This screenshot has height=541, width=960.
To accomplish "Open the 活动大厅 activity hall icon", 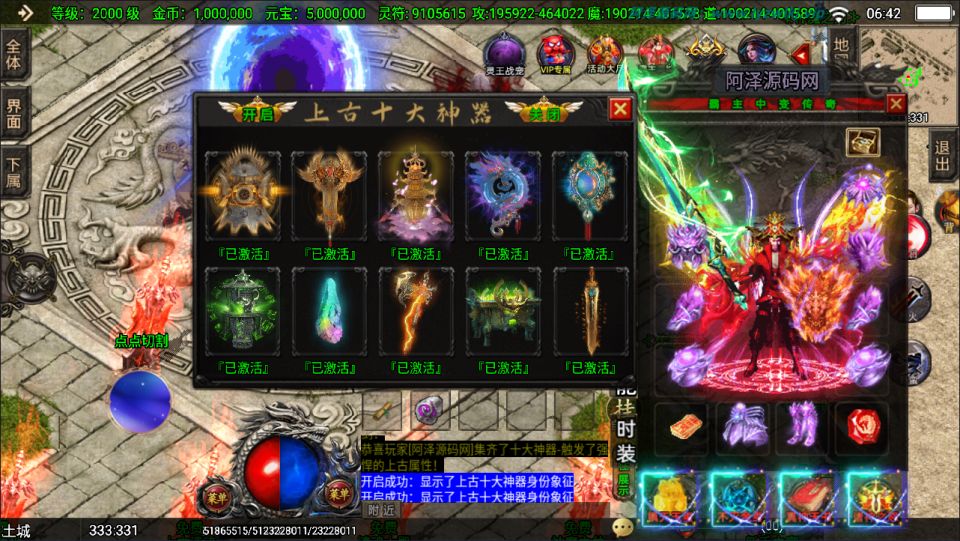I will tap(604, 54).
